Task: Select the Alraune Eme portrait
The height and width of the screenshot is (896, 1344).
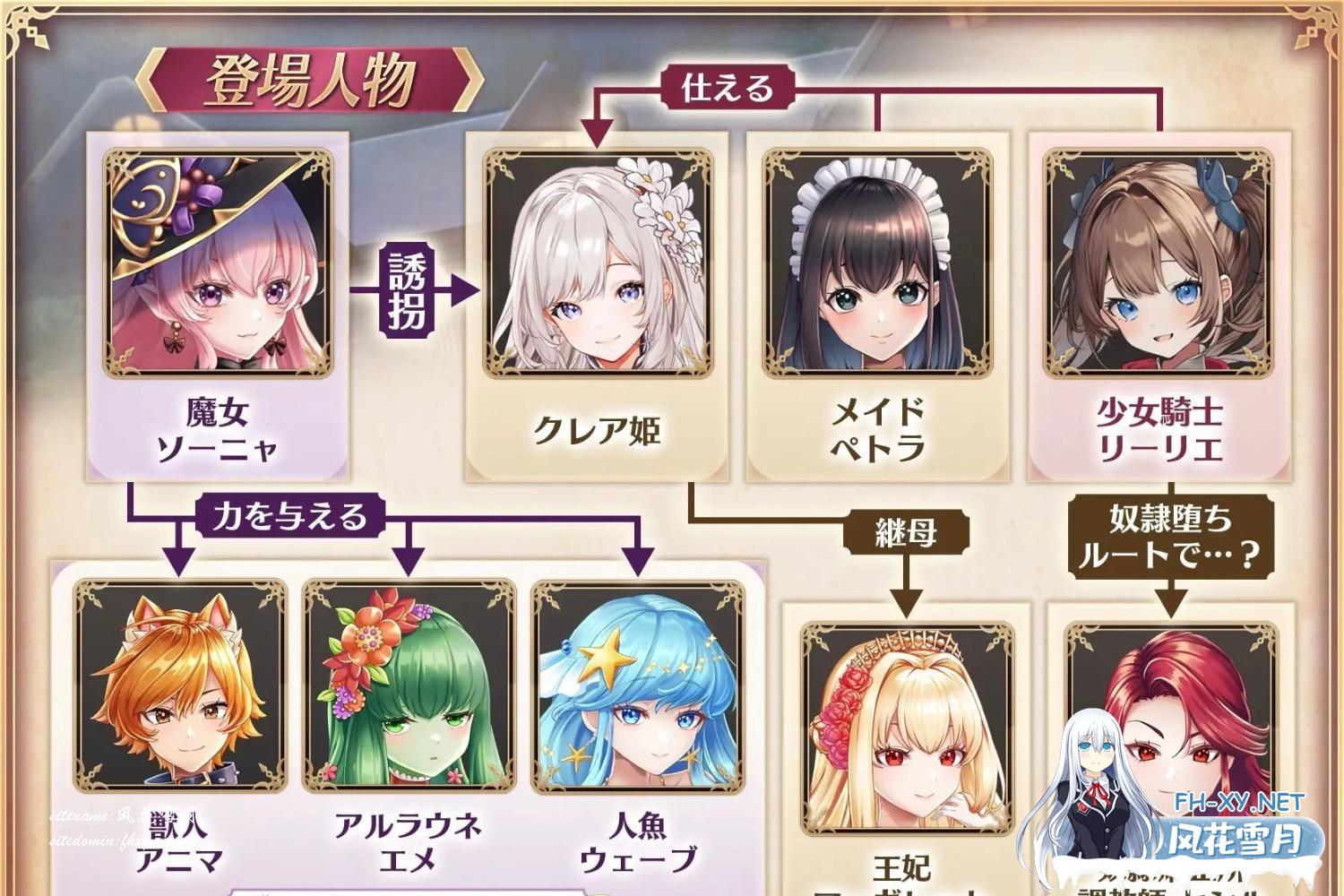Action: click(409, 686)
